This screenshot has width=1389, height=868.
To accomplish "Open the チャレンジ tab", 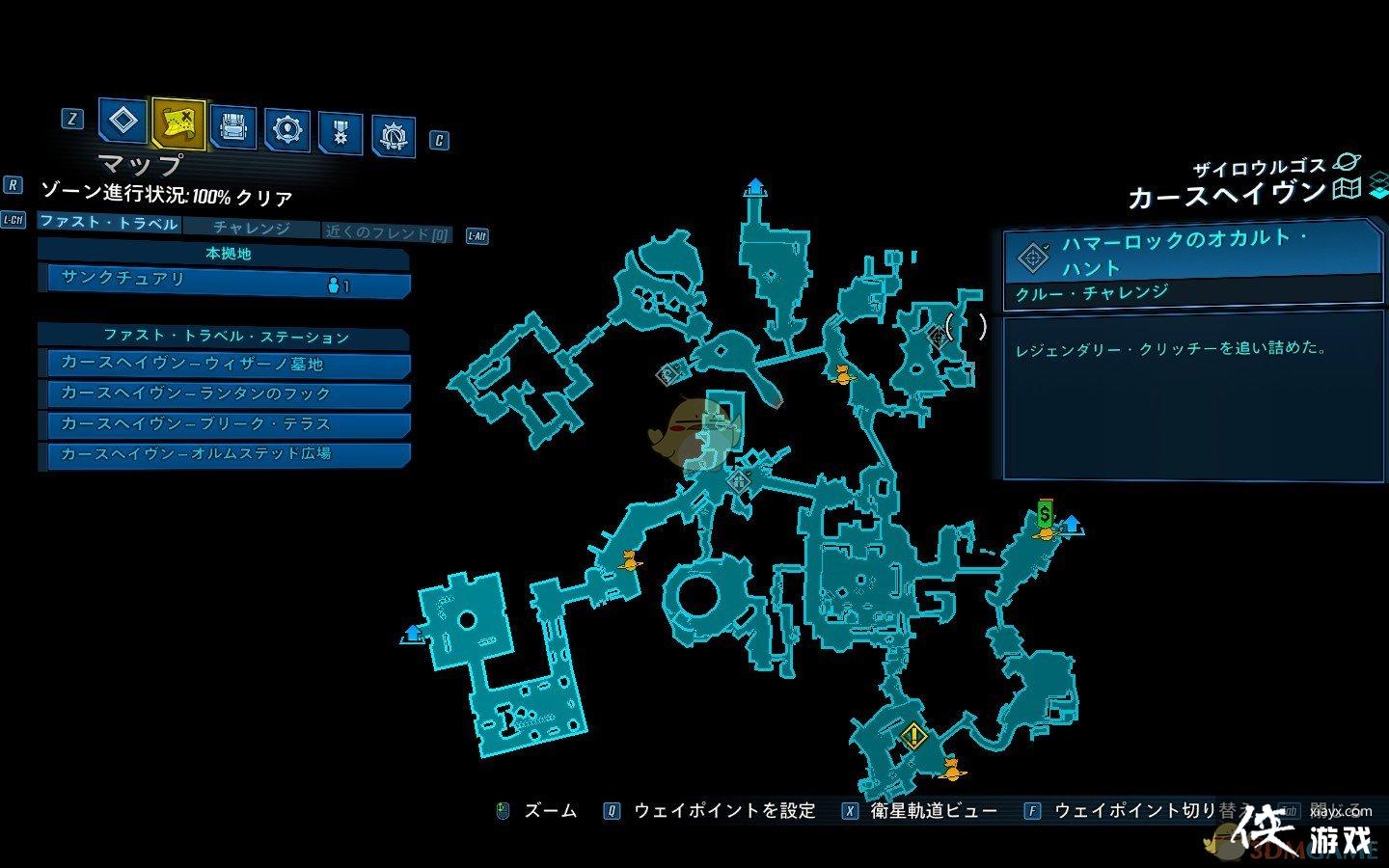I will [257, 229].
